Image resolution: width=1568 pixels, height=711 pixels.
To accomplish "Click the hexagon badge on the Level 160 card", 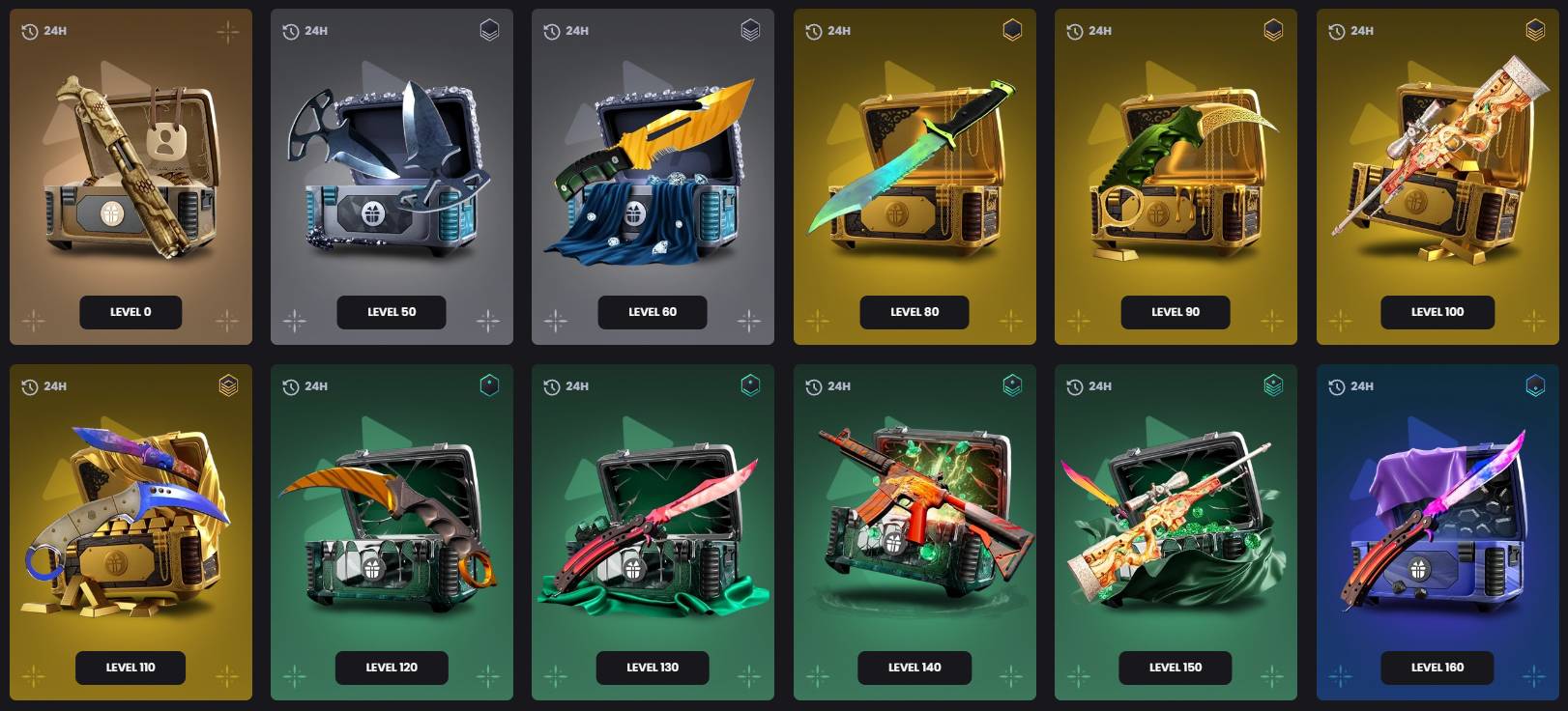I will click(1535, 385).
